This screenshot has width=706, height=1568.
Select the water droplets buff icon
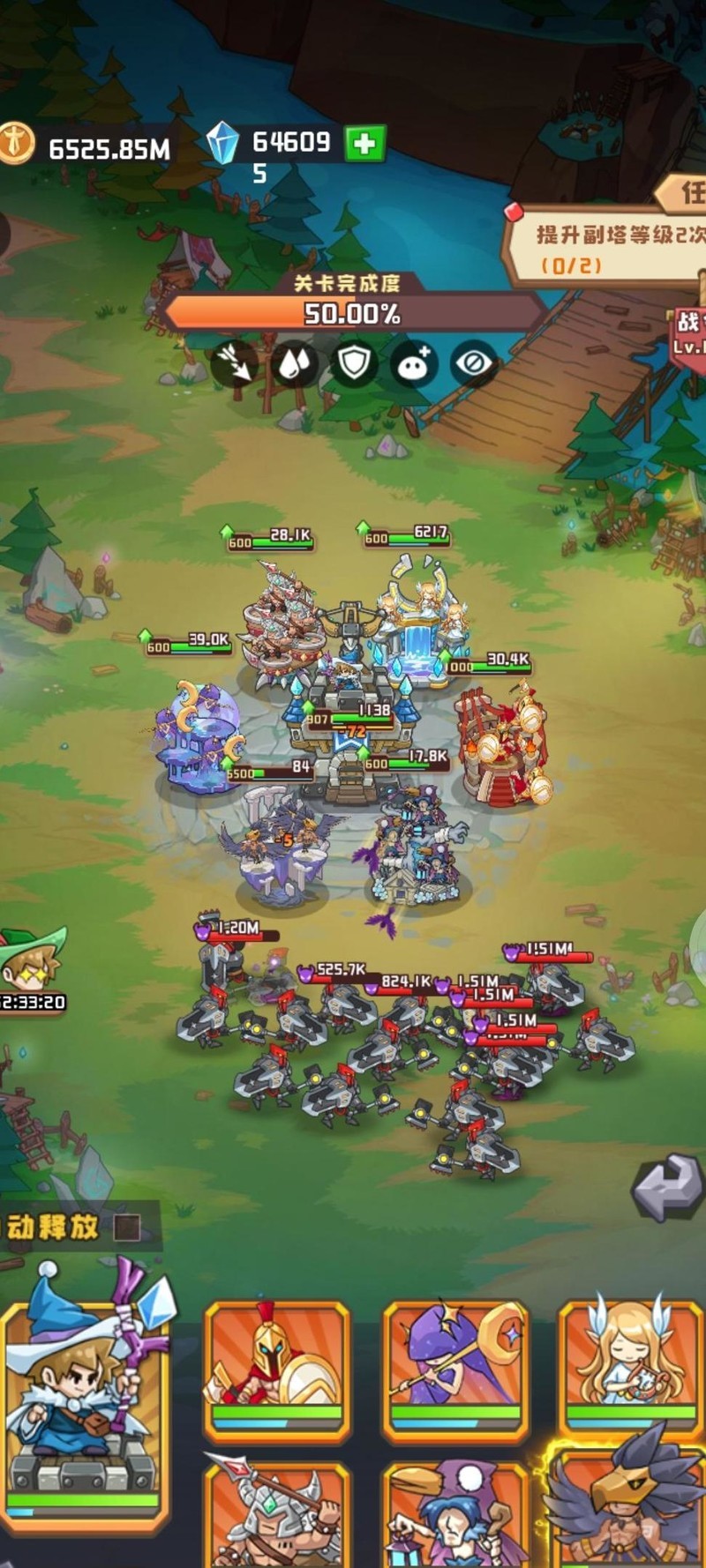tap(295, 362)
